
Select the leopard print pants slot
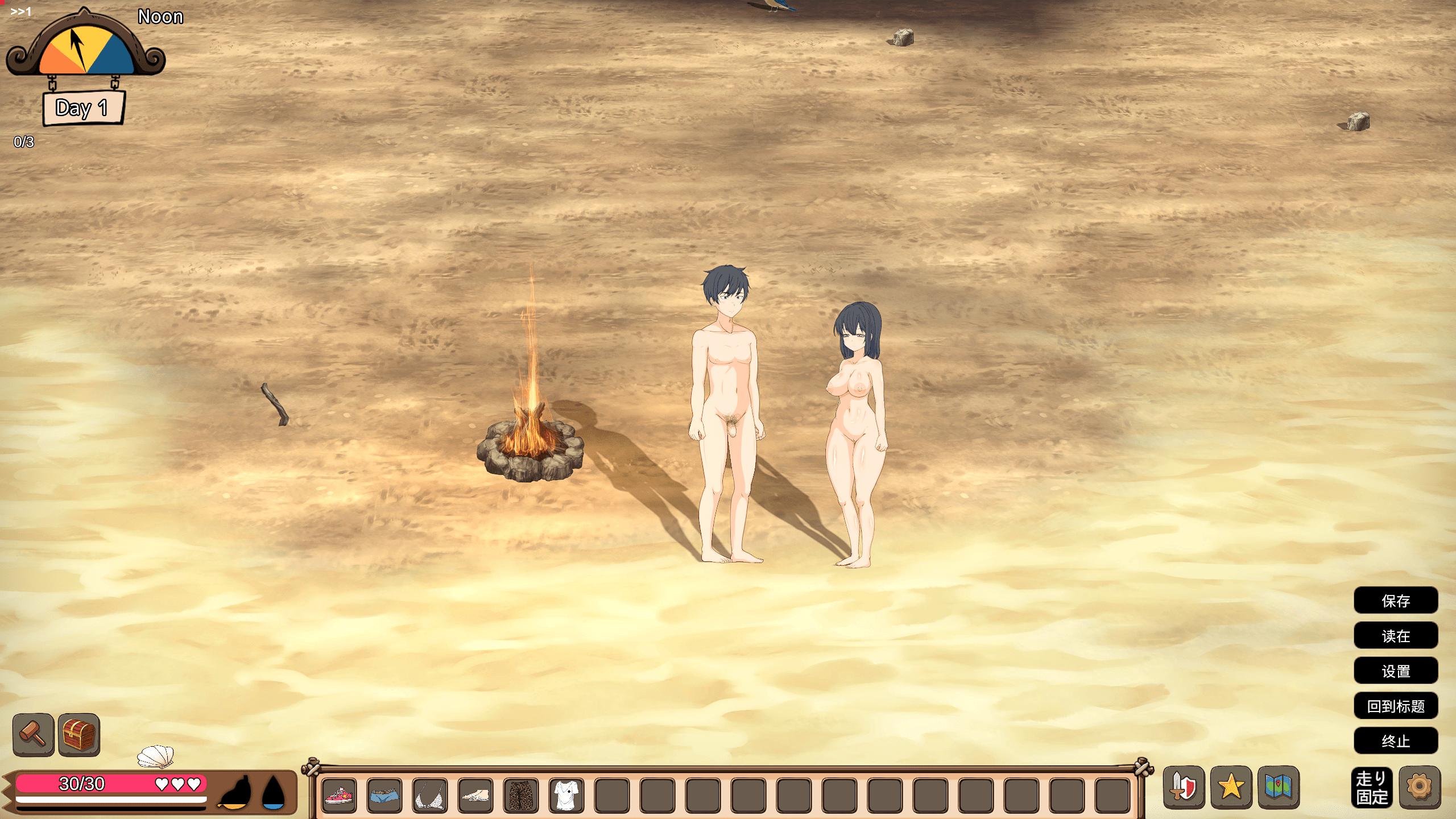521,795
